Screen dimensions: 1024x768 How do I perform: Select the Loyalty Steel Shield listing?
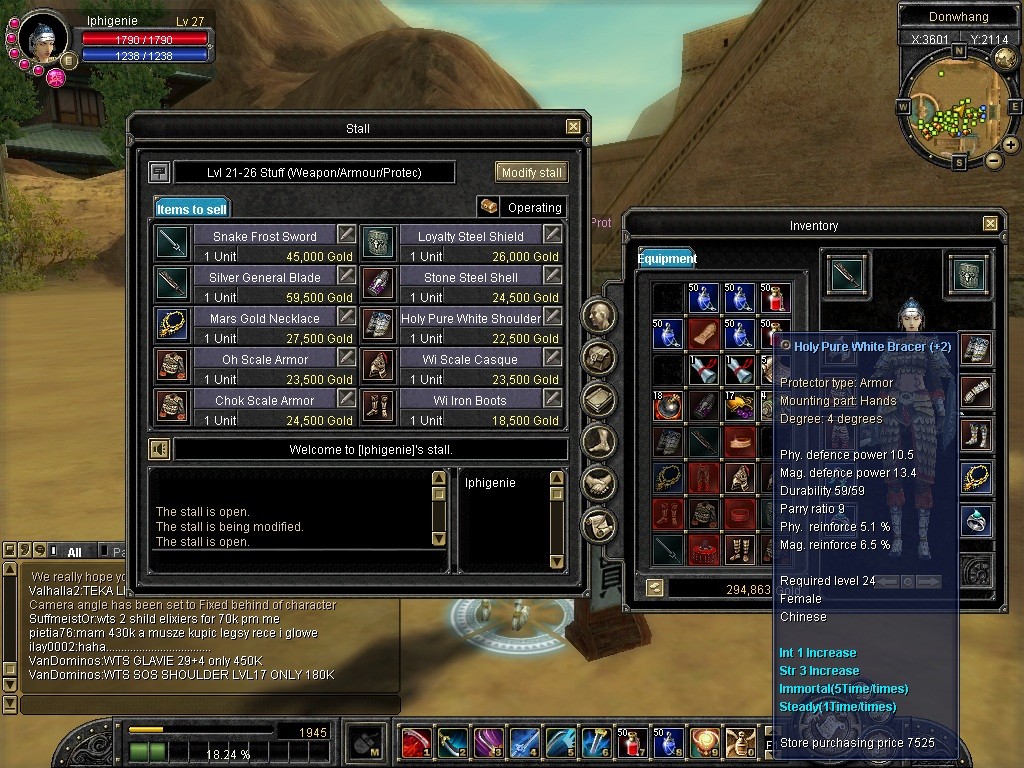point(470,236)
